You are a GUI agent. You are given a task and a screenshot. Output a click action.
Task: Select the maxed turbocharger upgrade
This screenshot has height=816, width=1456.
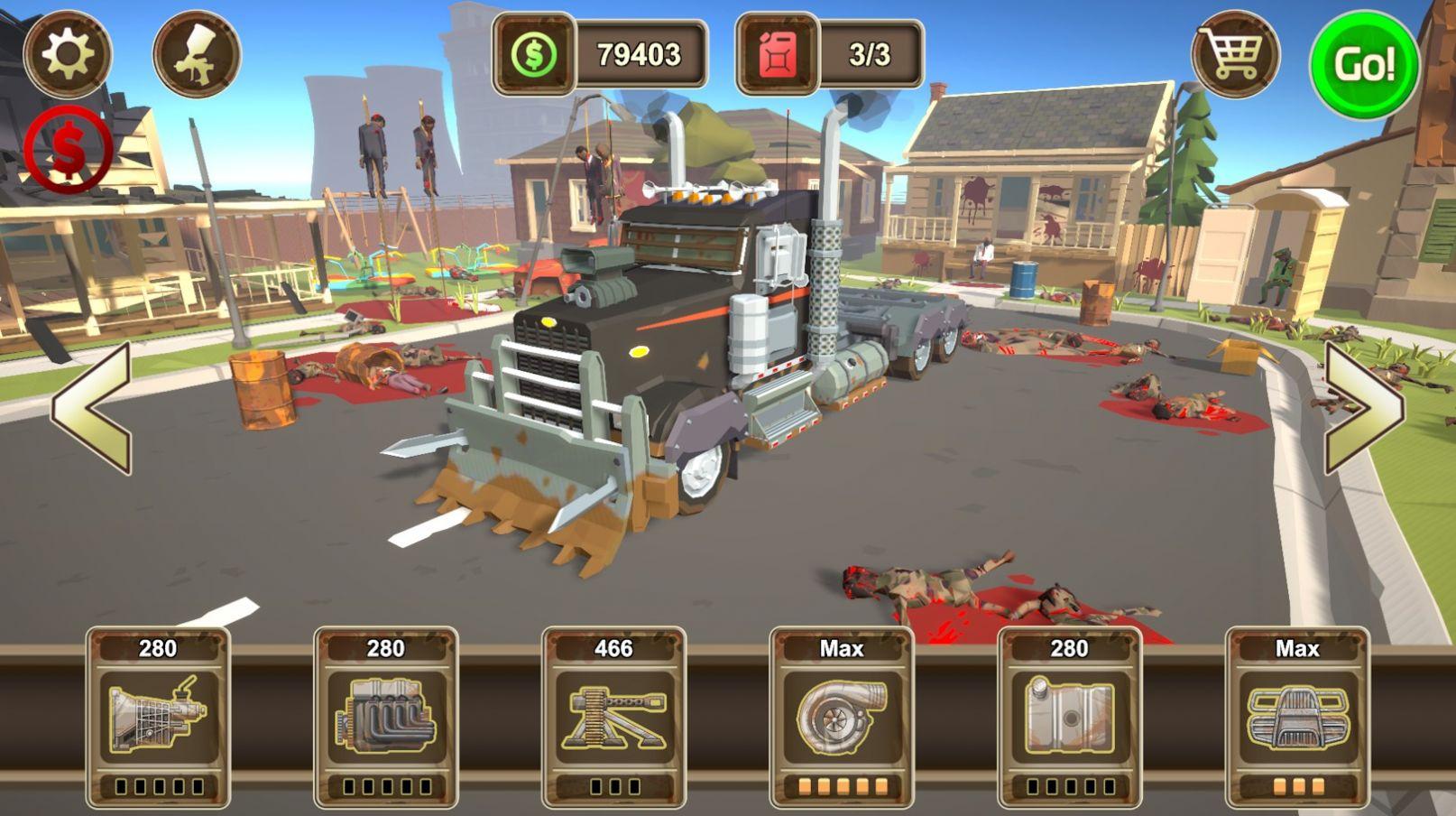(x=842, y=718)
